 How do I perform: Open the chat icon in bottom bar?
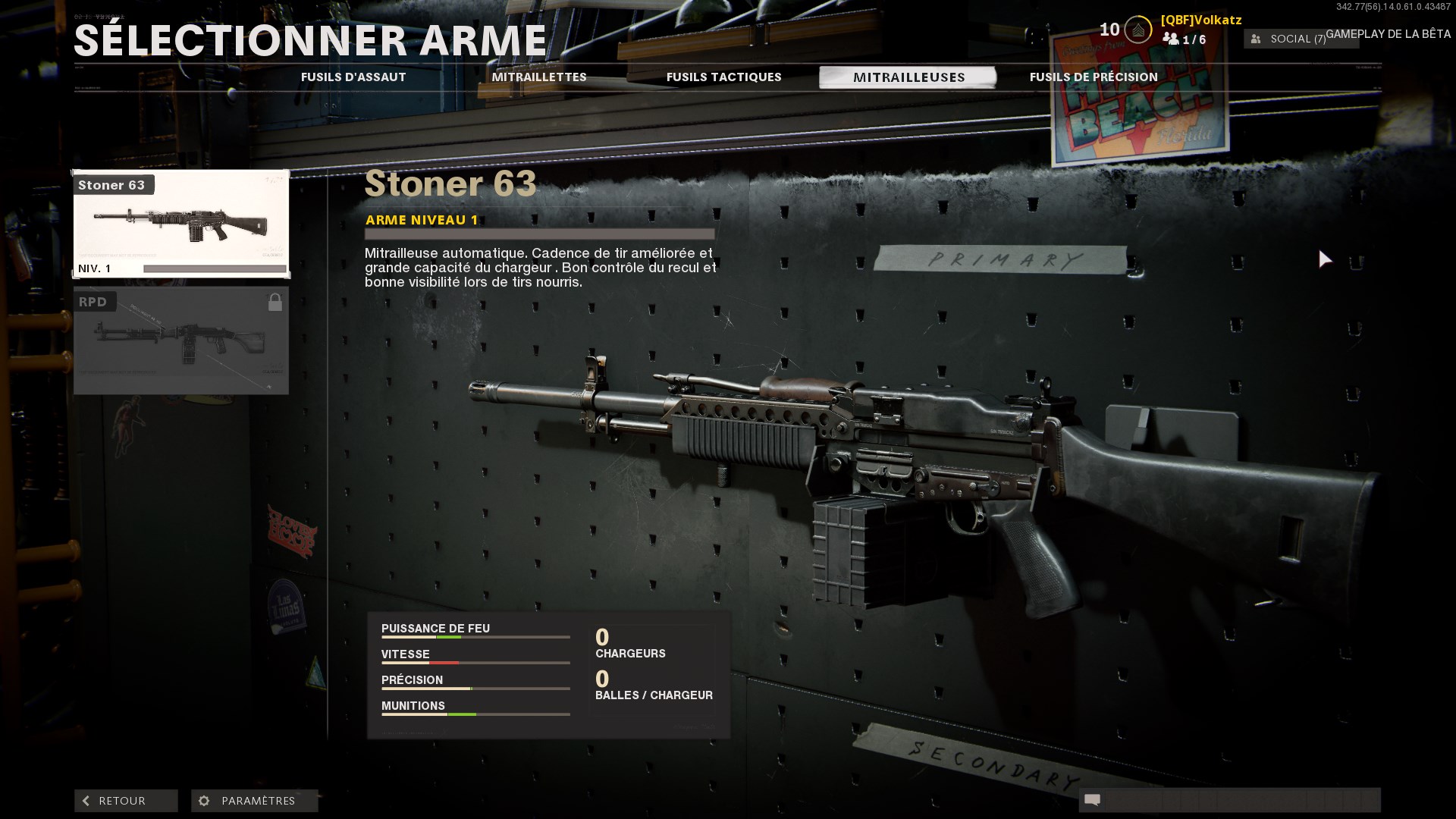[x=1092, y=800]
